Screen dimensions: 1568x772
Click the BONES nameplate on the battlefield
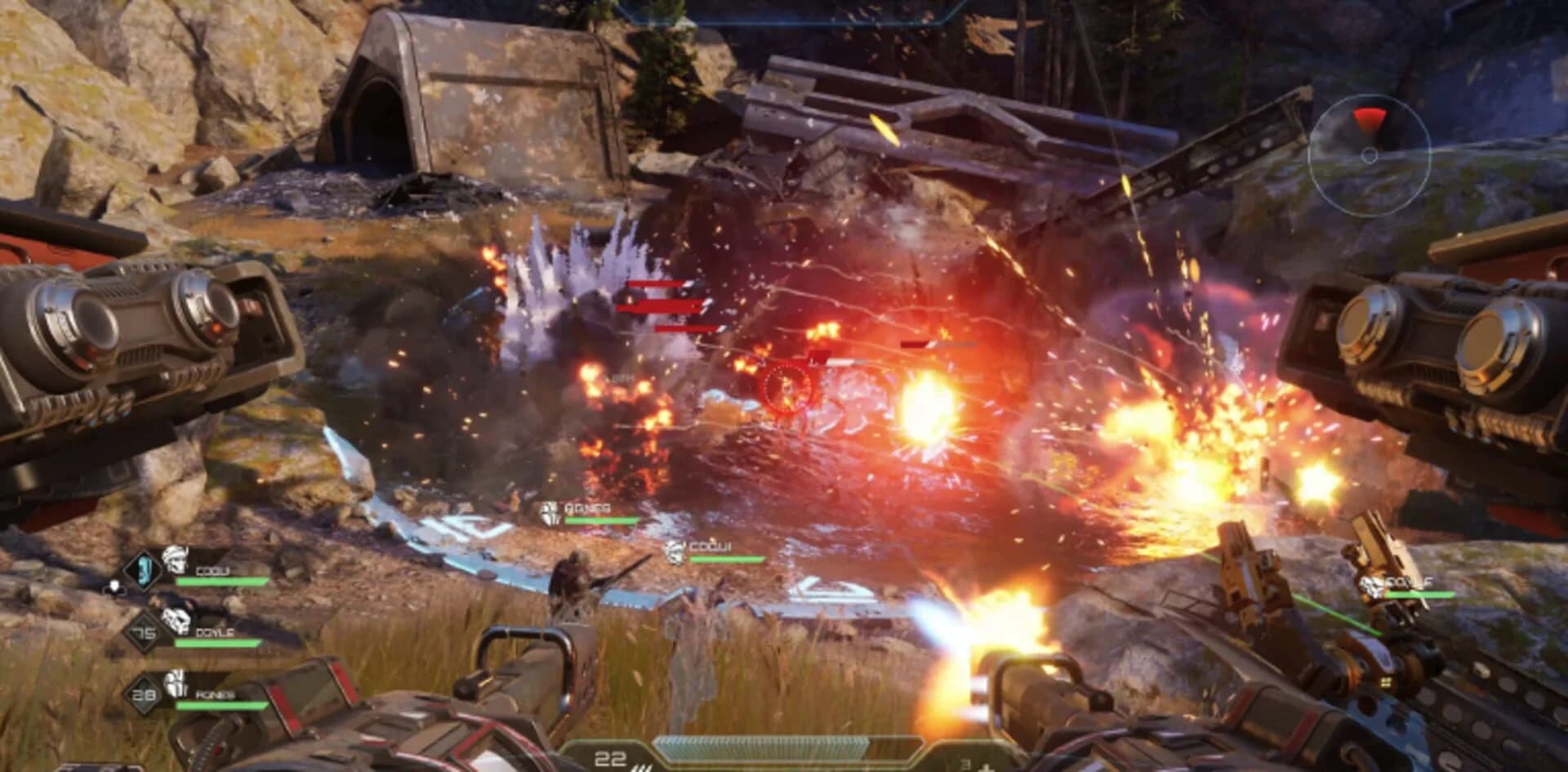point(588,509)
